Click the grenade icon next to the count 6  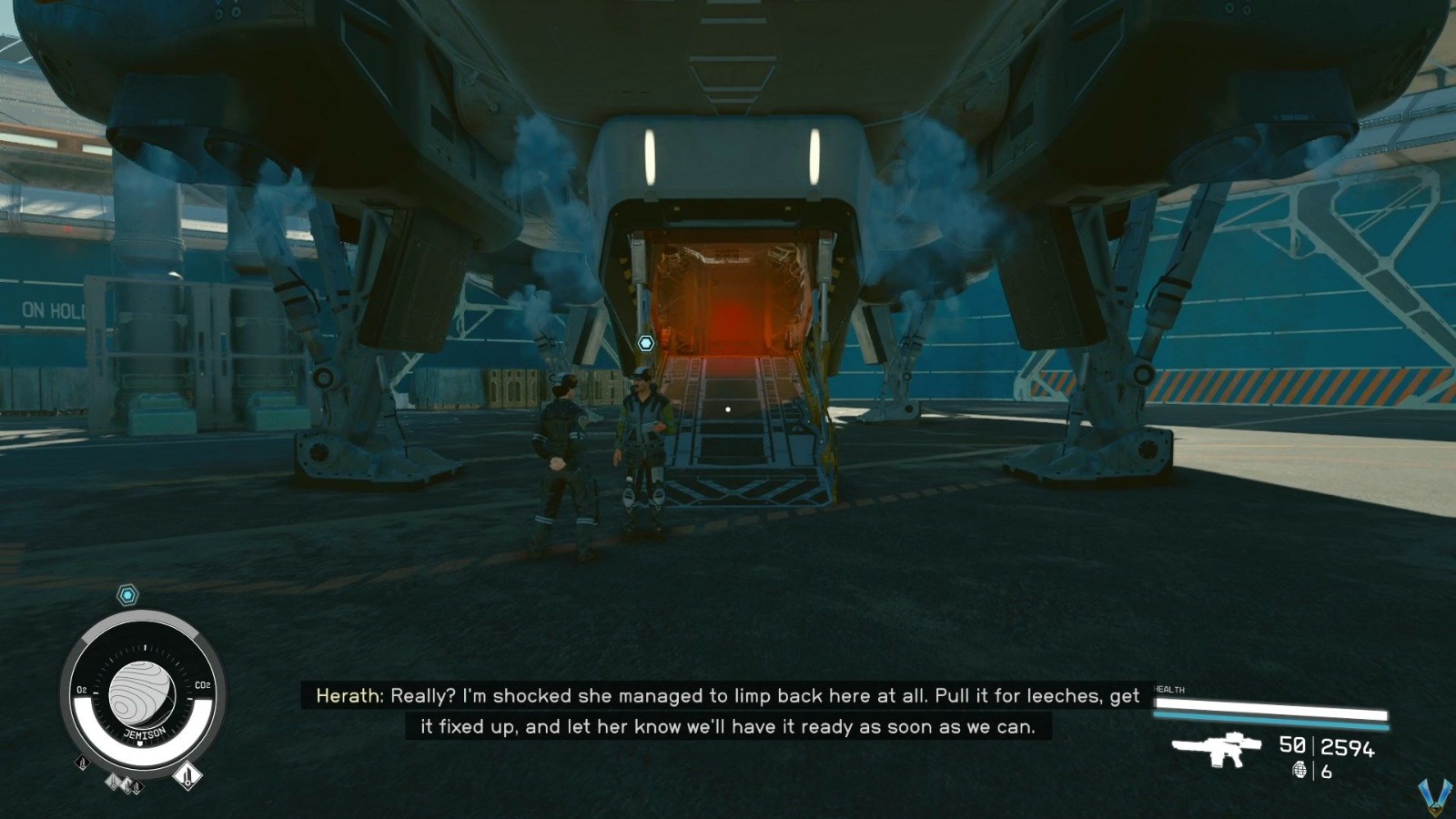1300,770
